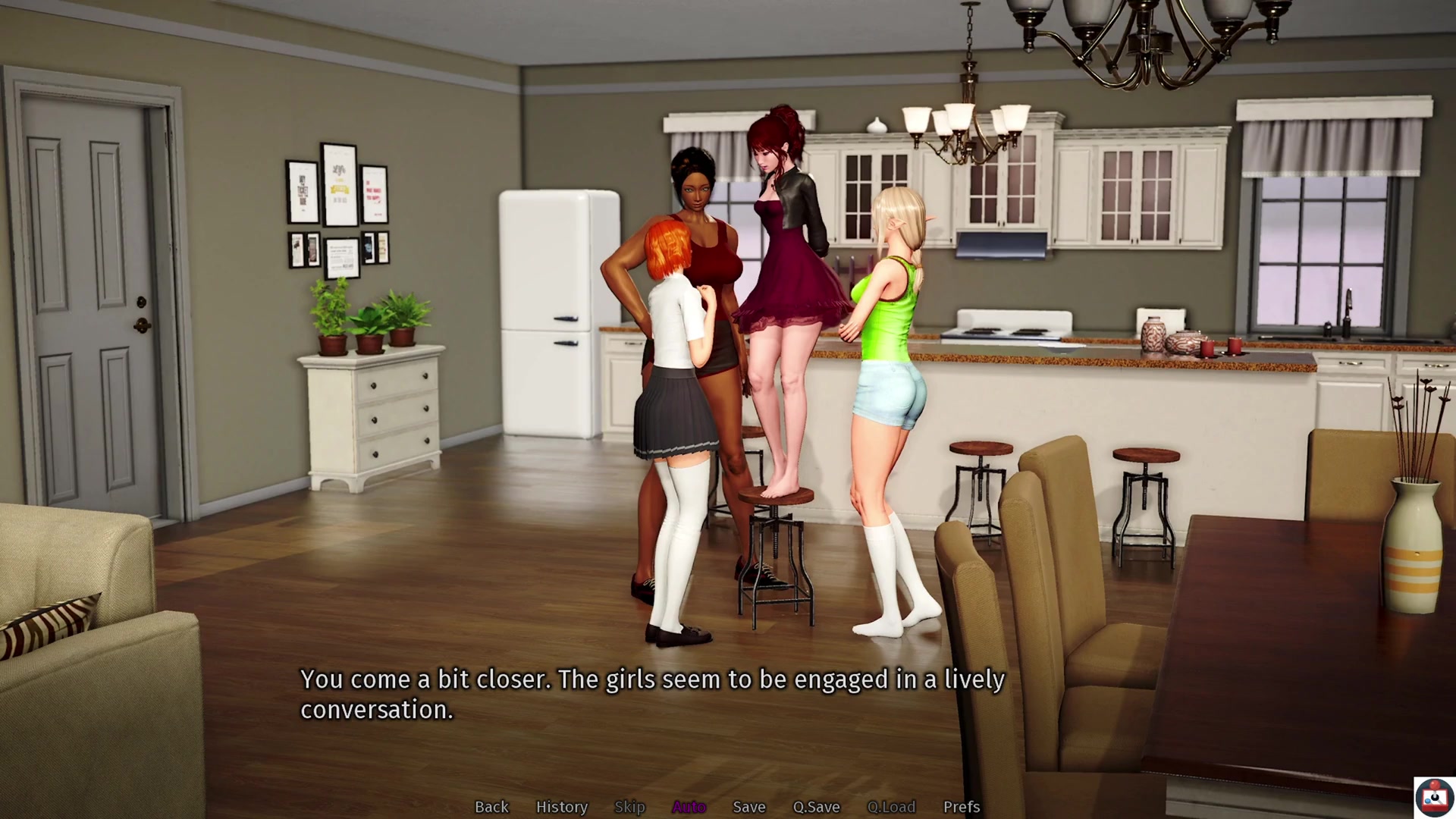Activate the Skip button

click(629, 807)
